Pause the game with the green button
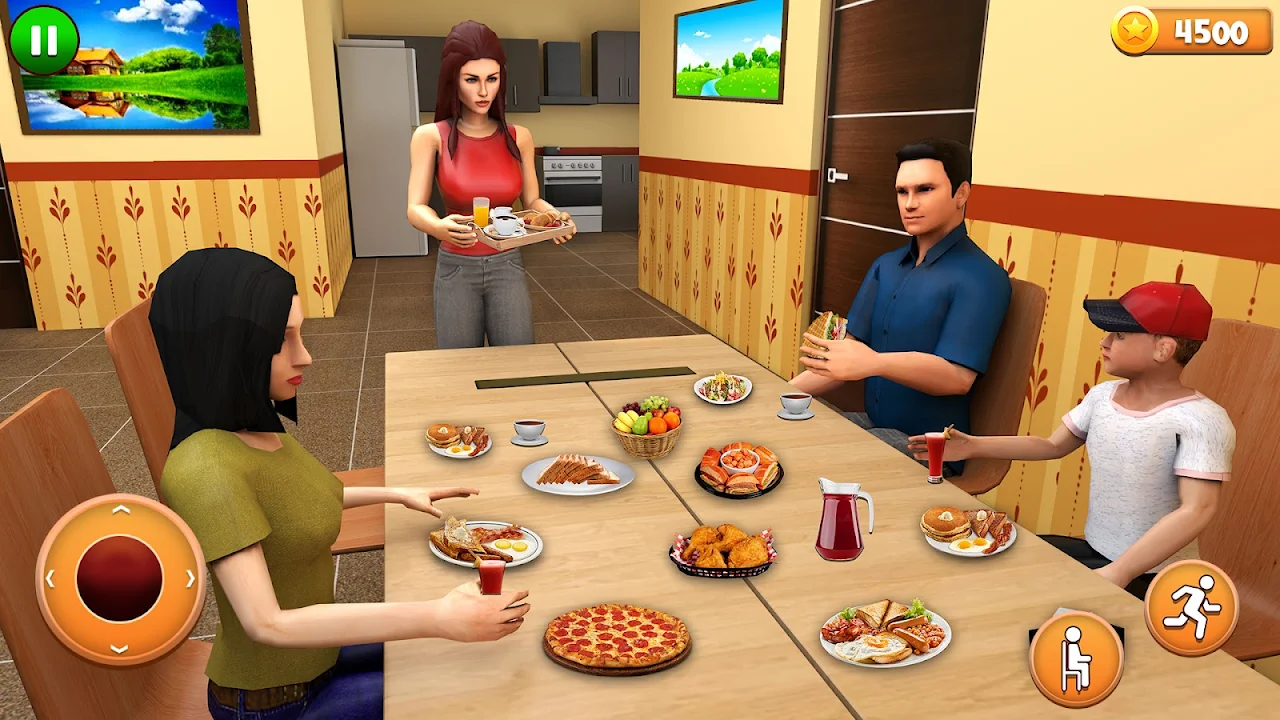Viewport: 1280px width, 720px height. 43,41
